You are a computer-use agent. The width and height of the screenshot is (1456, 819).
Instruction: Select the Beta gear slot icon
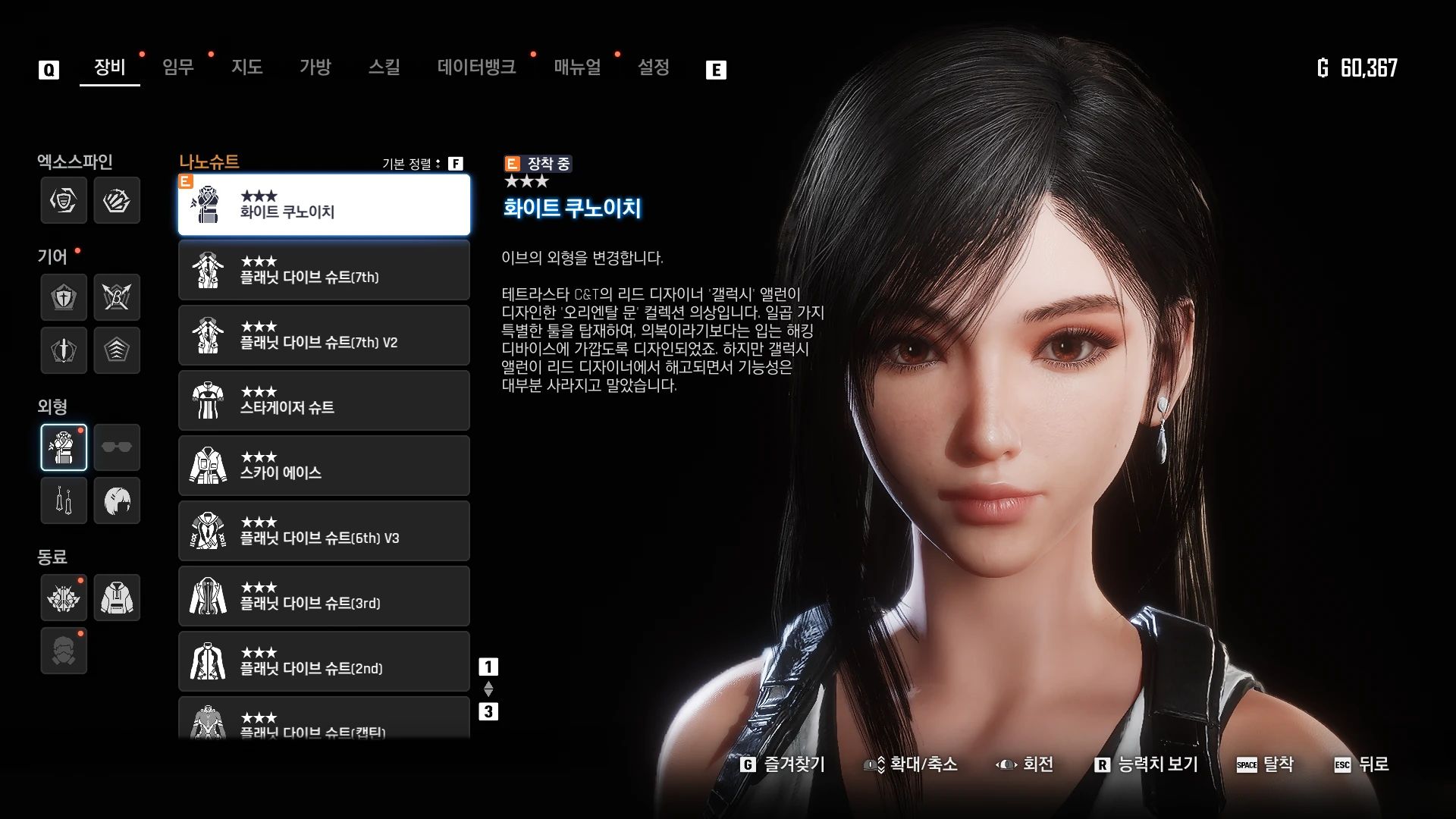pyautogui.click(x=117, y=297)
